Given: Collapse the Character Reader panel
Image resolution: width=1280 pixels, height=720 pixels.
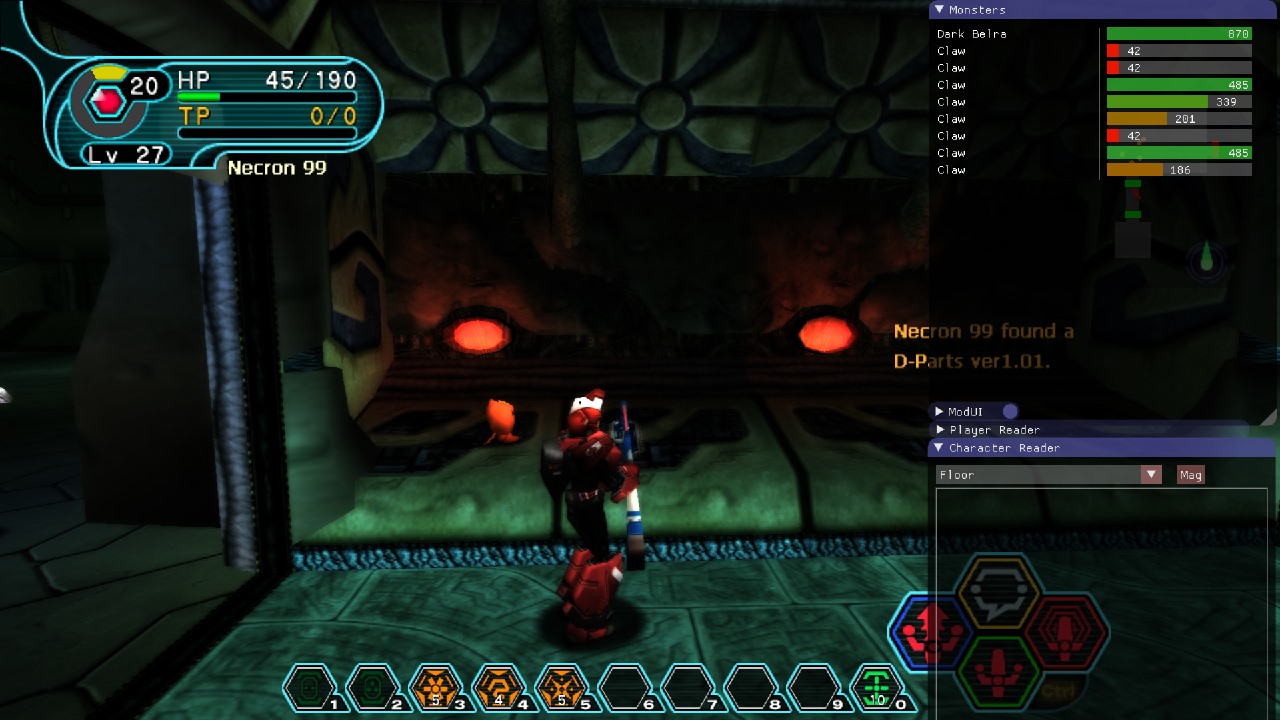Looking at the screenshot, I should [939, 448].
